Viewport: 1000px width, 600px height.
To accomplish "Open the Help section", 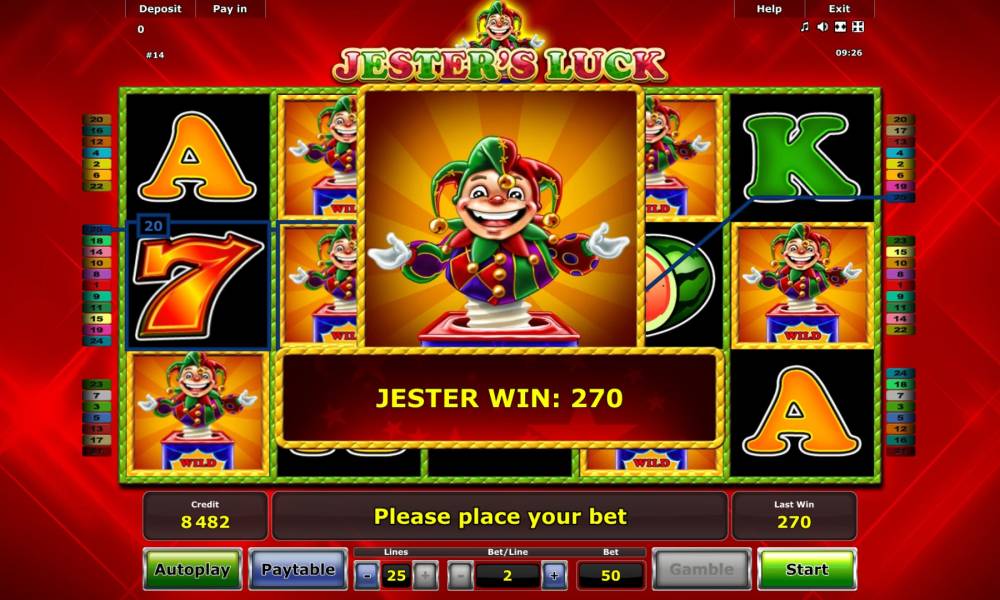I will tap(769, 9).
